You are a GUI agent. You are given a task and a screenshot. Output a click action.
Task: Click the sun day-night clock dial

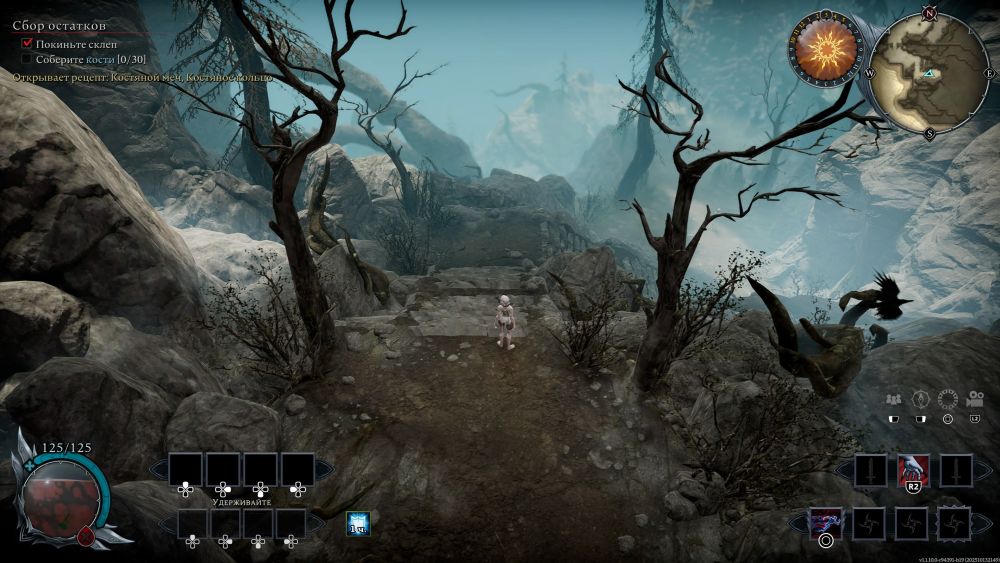pyautogui.click(x=826, y=47)
